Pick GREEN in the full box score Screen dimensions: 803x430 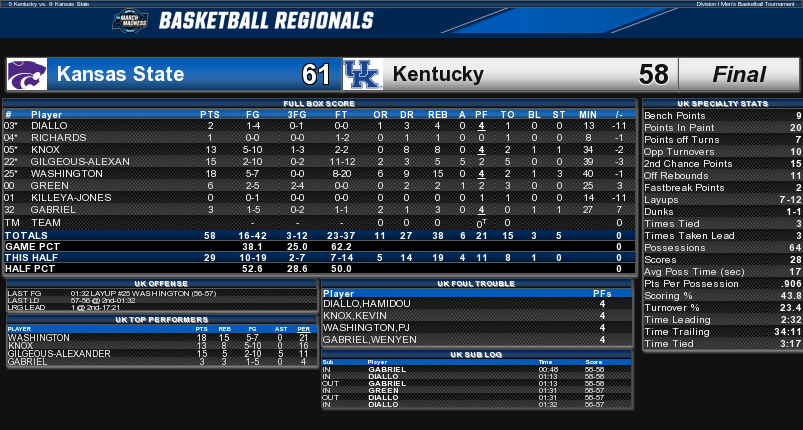point(47,185)
